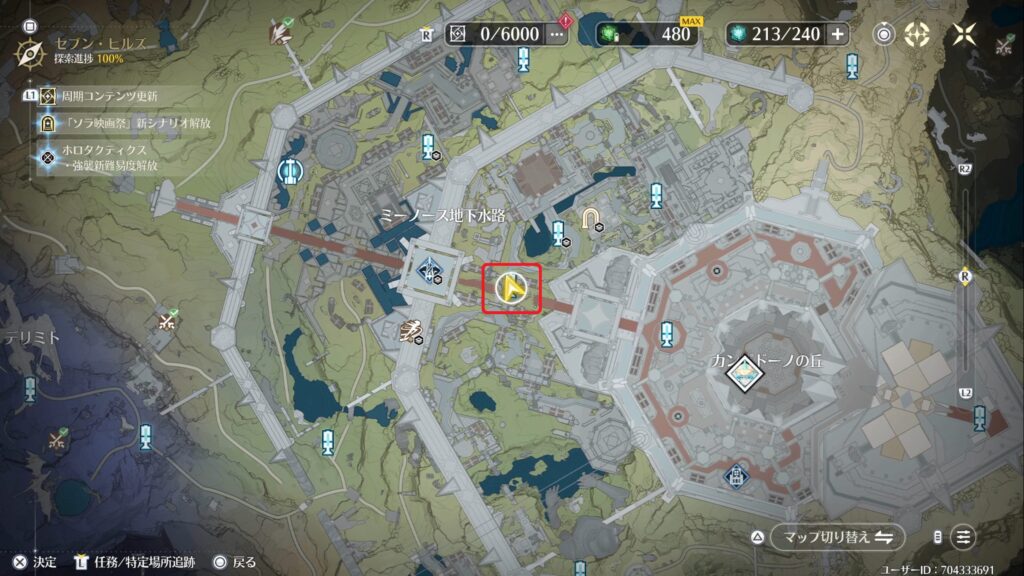Open the four-point star icon at top right
Viewport: 1024px width, 576px height.
coord(964,34)
